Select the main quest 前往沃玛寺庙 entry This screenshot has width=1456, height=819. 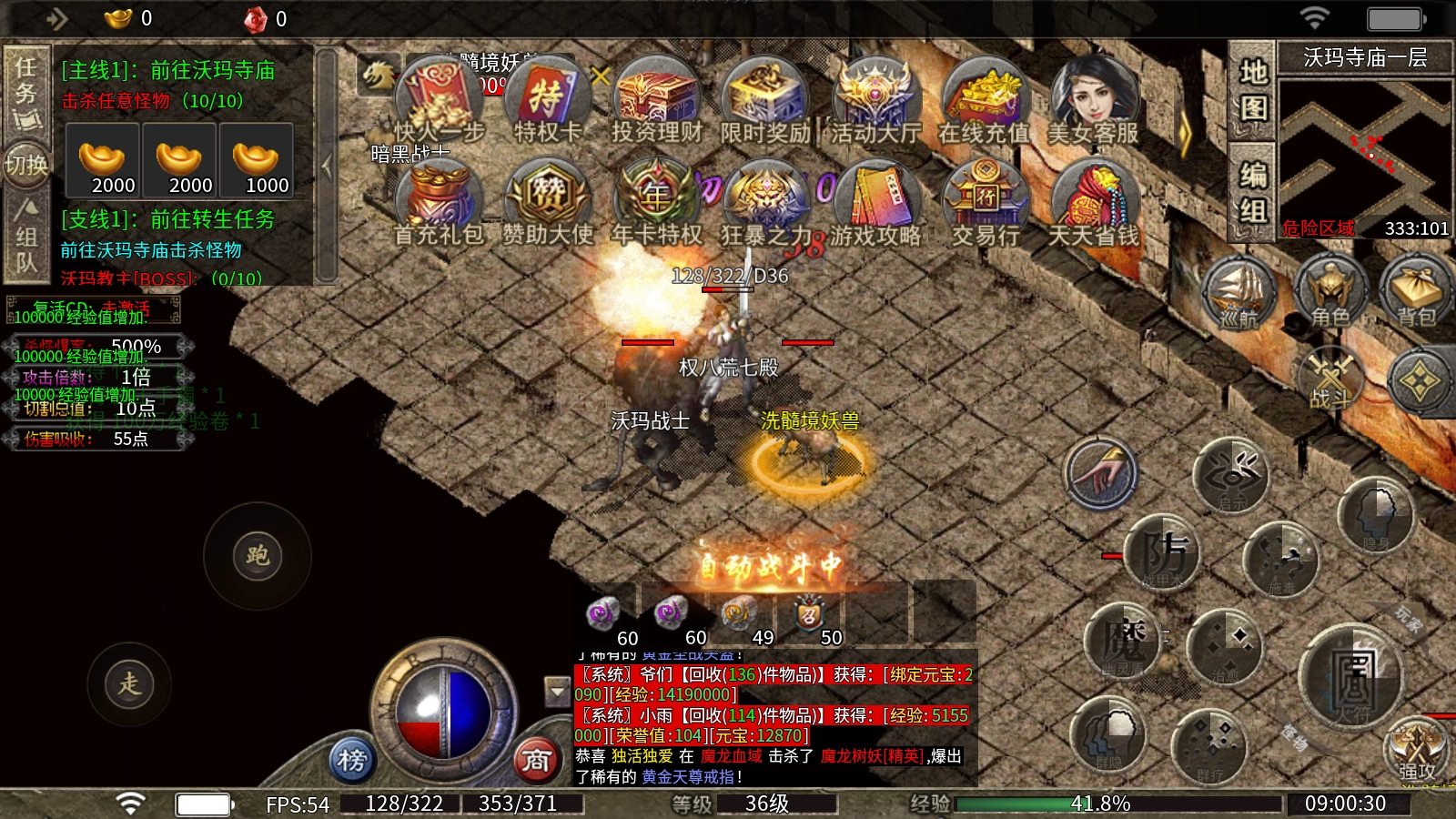168,71
